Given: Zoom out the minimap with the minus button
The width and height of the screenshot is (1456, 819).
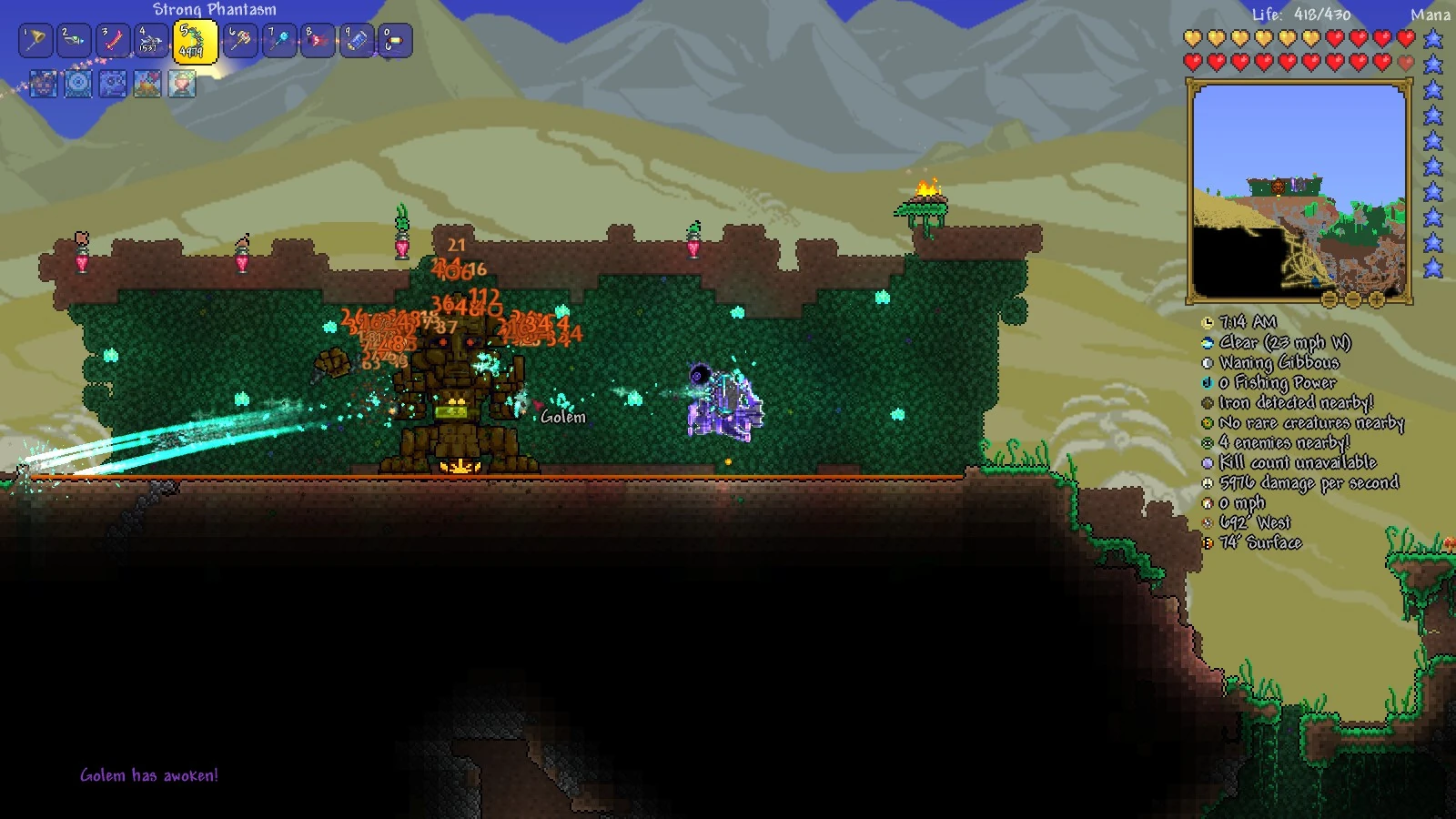Looking at the screenshot, I should click(1353, 300).
